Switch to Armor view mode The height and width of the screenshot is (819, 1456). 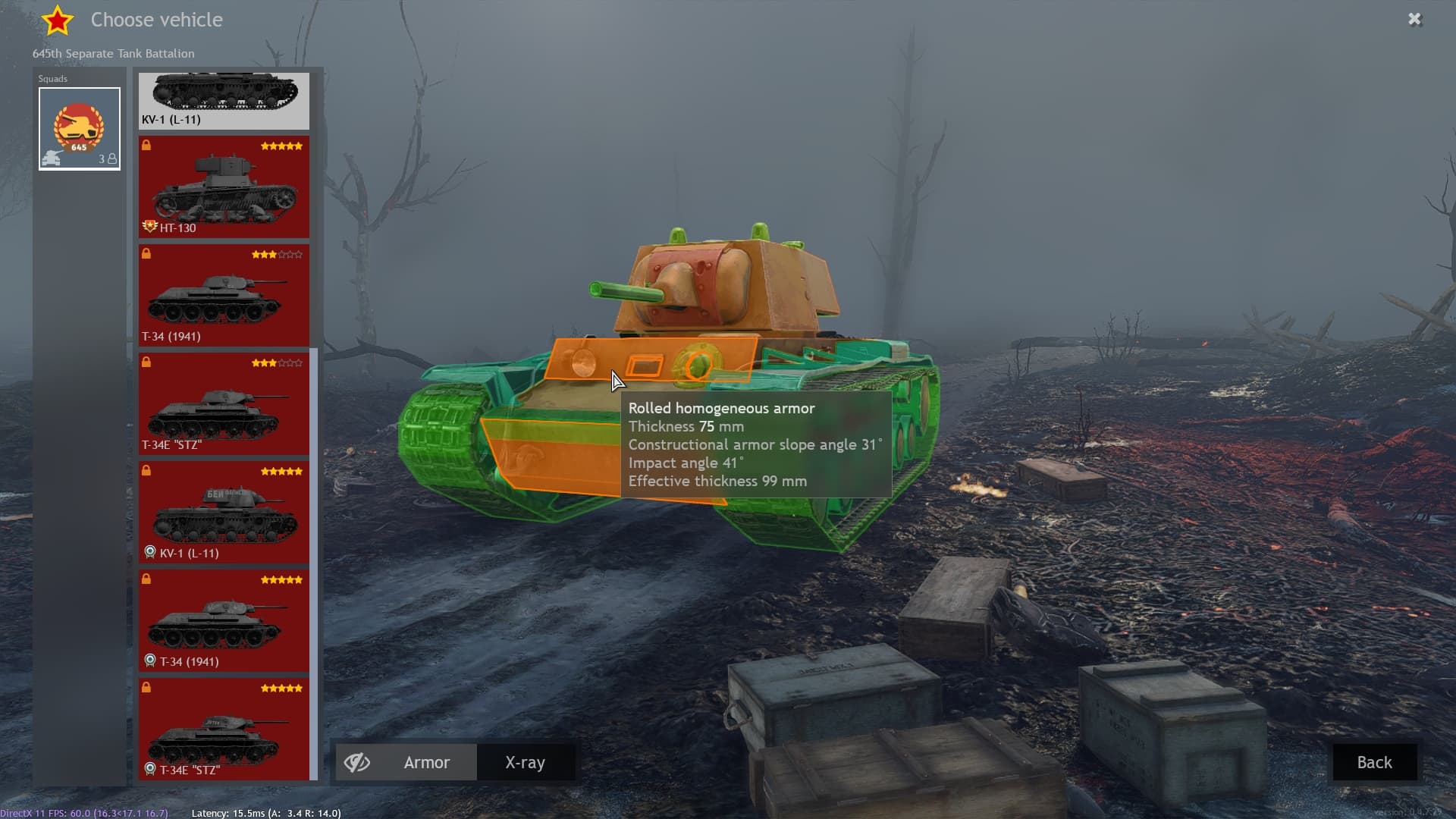426,762
